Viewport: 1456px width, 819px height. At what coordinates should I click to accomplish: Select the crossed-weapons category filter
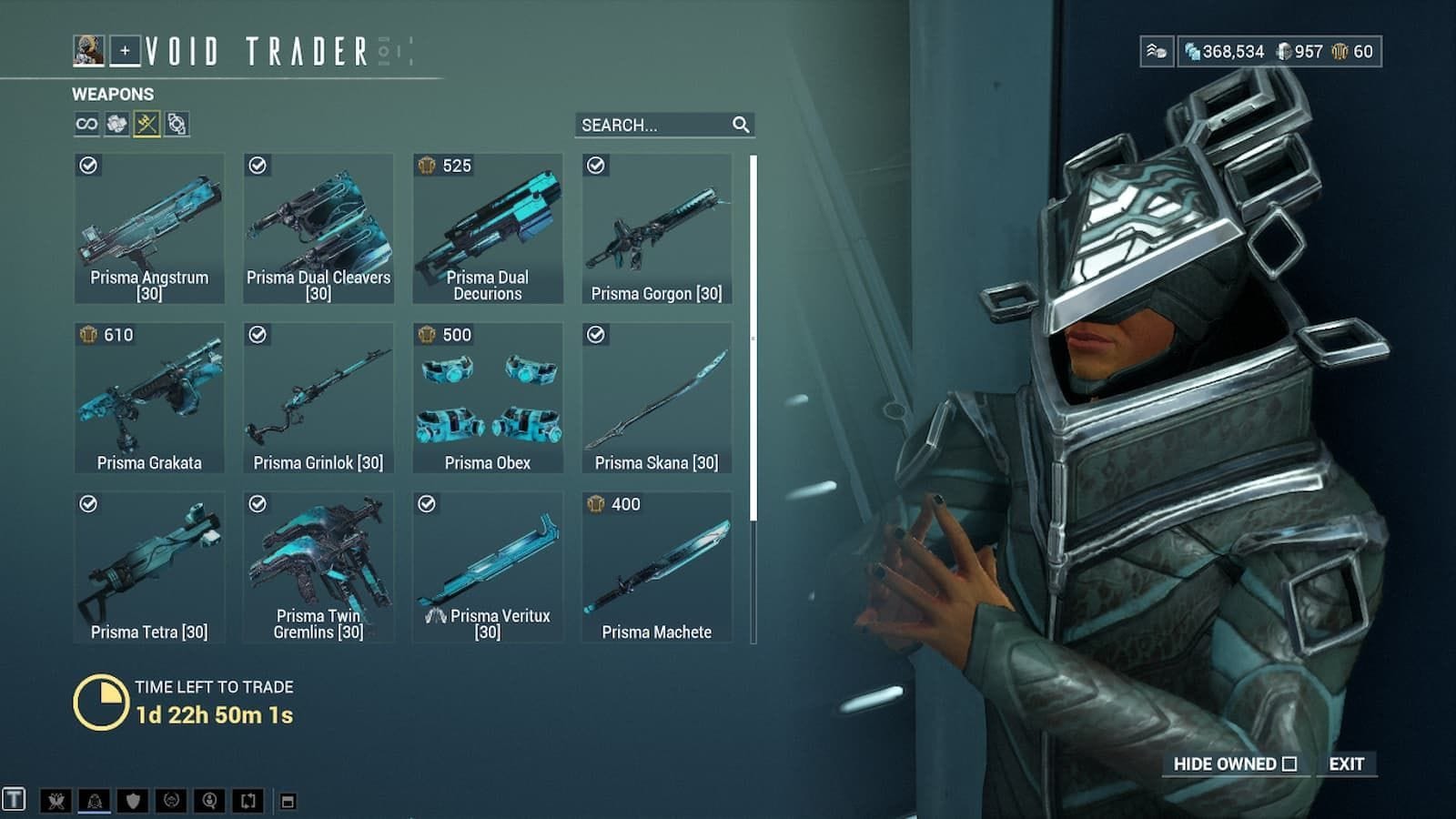(x=147, y=125)
